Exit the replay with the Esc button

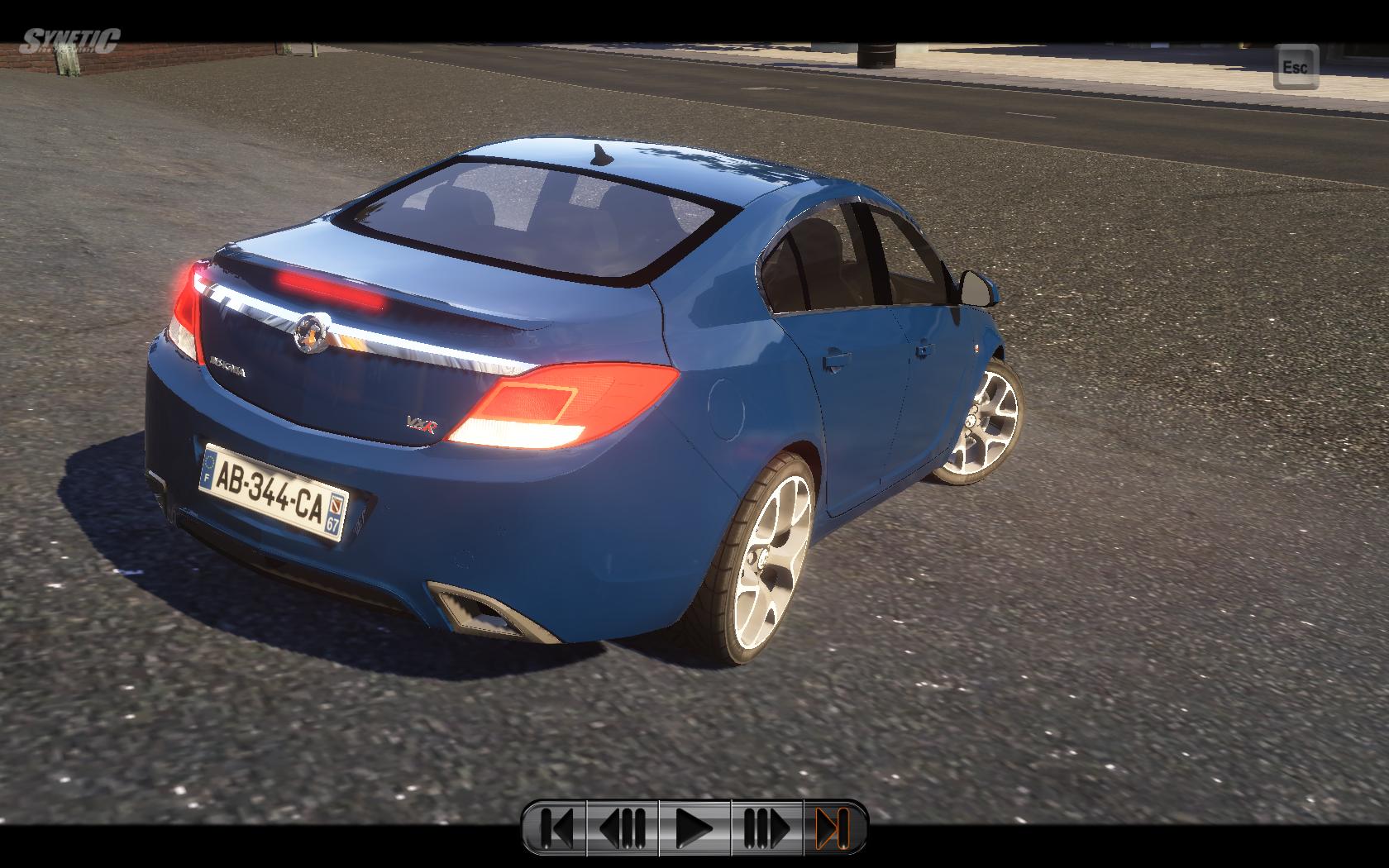coord(1296,67)
